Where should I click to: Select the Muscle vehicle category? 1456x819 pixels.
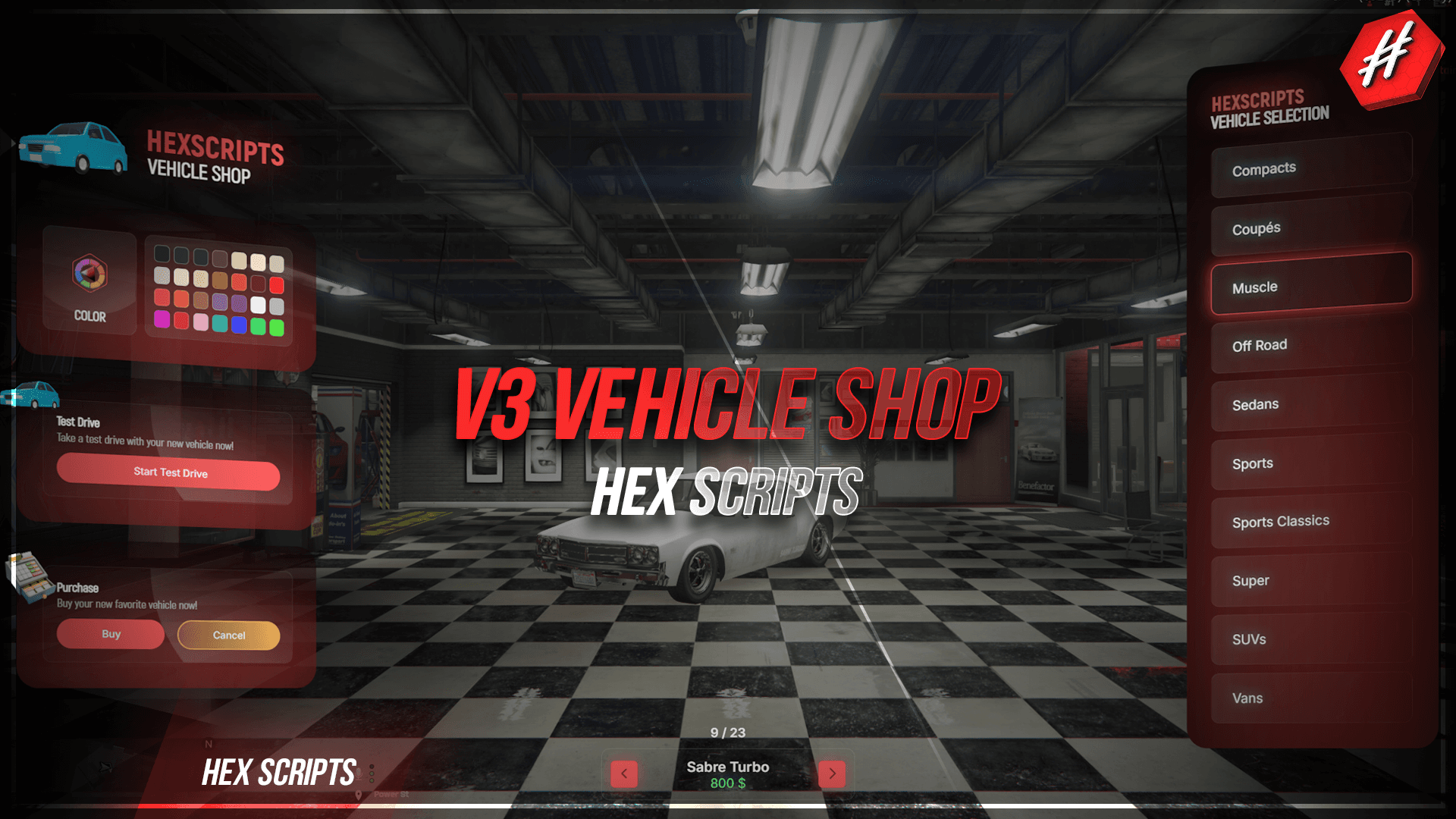[x=1311, y=287]
